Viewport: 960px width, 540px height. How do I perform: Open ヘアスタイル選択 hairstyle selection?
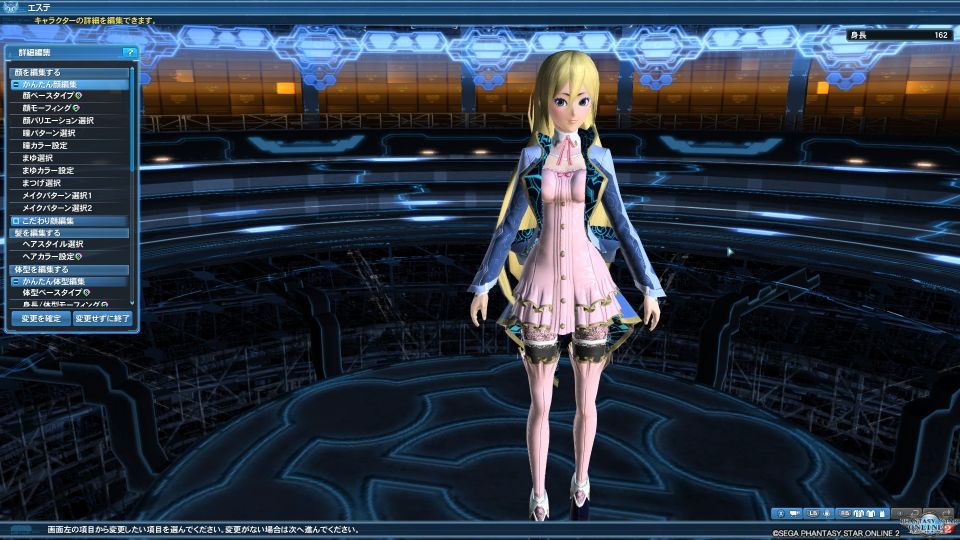click(53, 244)
